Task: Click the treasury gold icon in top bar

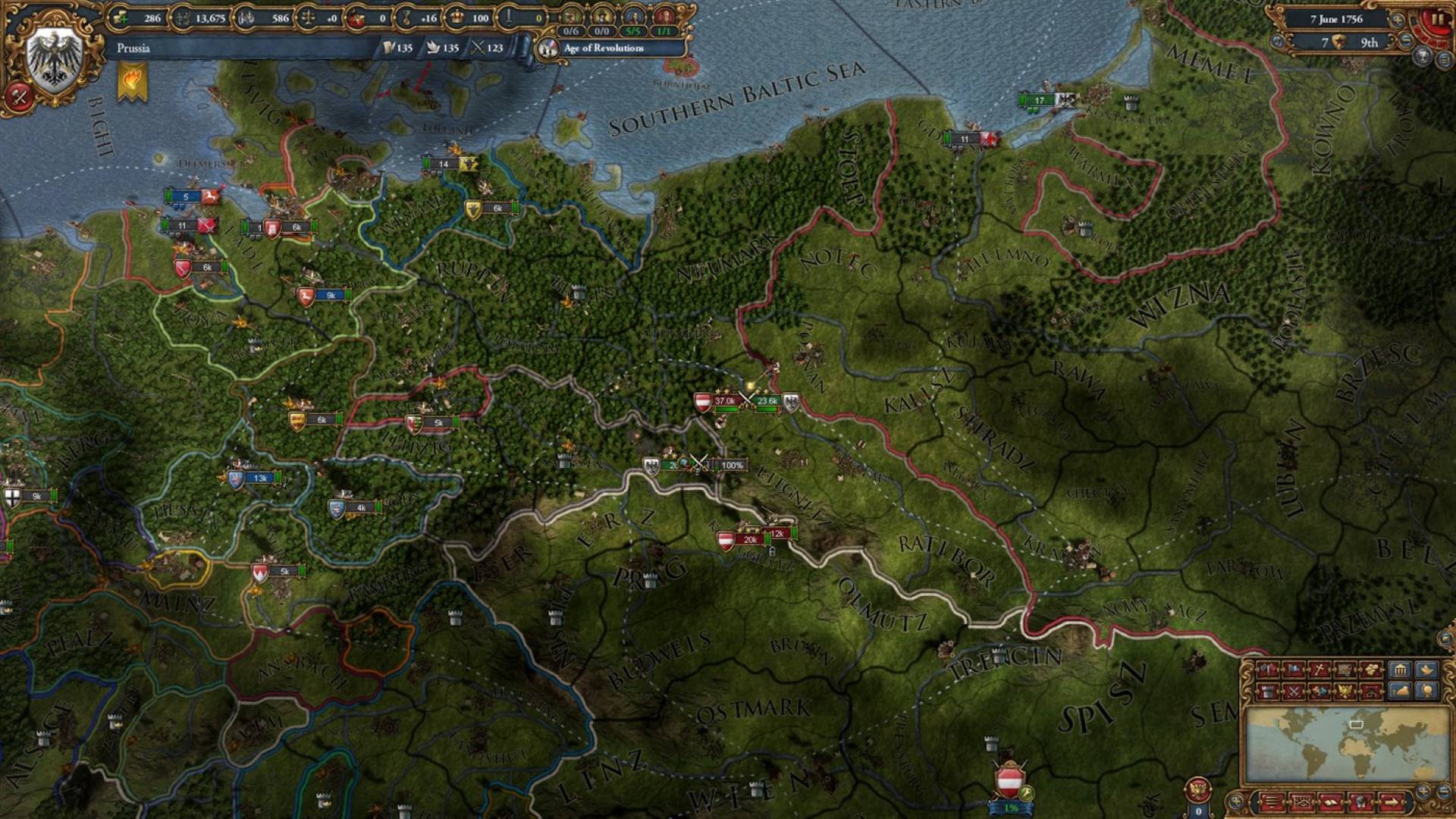Action: coord(119,17)
